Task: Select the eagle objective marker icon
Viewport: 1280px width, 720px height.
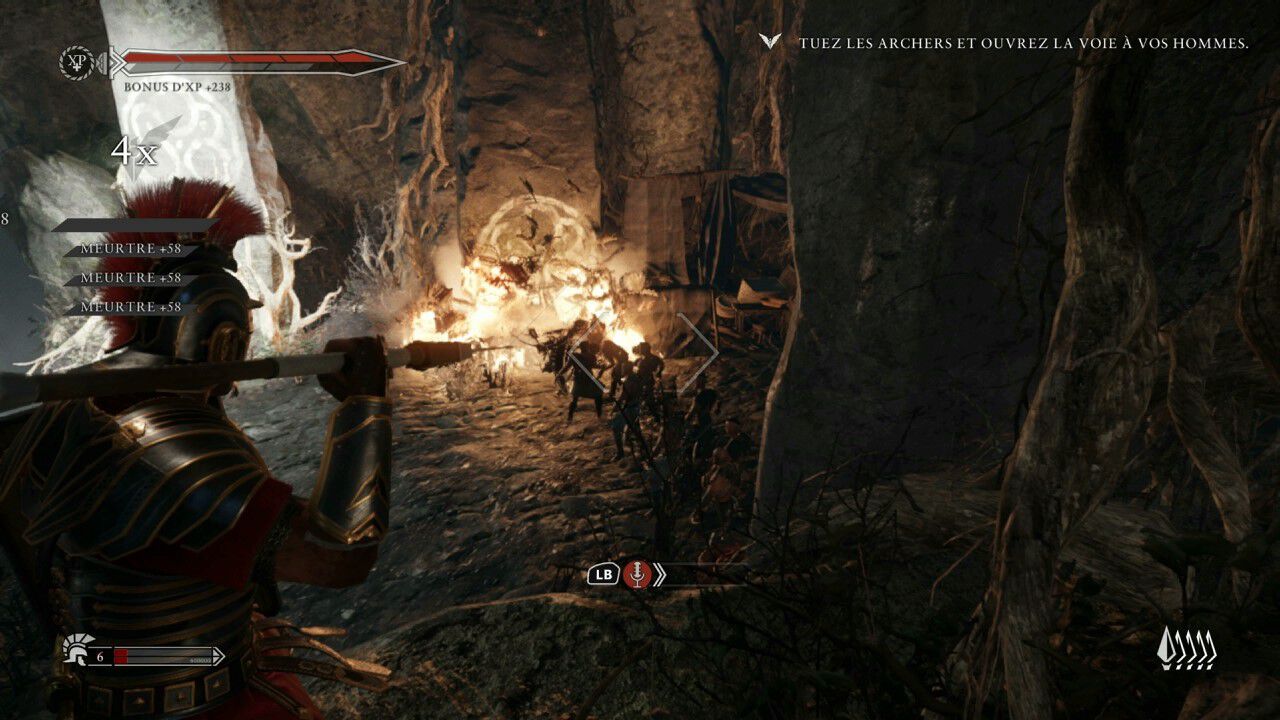Action: pyautogui.click(x=769, y=42)
